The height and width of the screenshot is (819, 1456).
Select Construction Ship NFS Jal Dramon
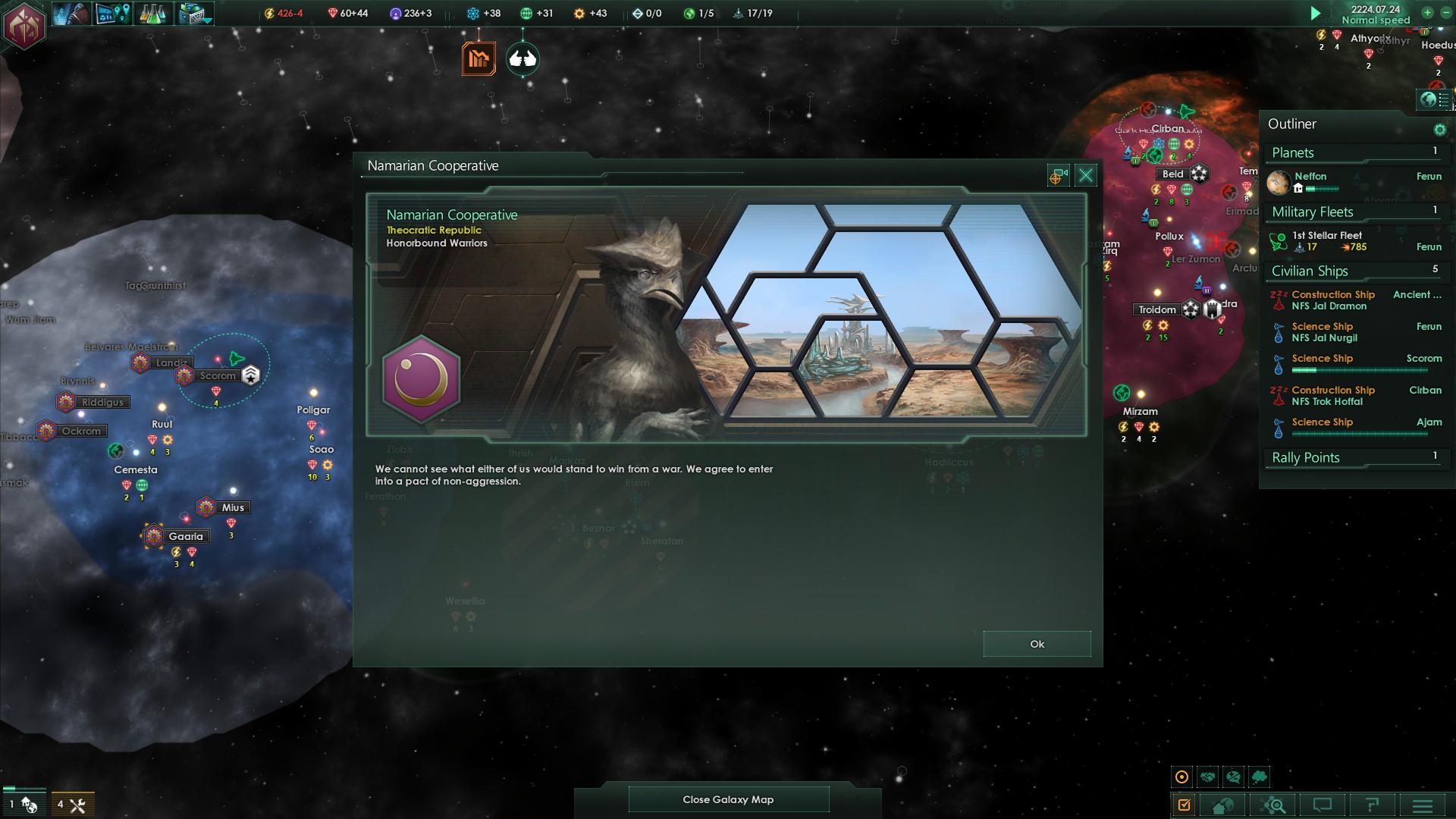[x=1333, y=300]
